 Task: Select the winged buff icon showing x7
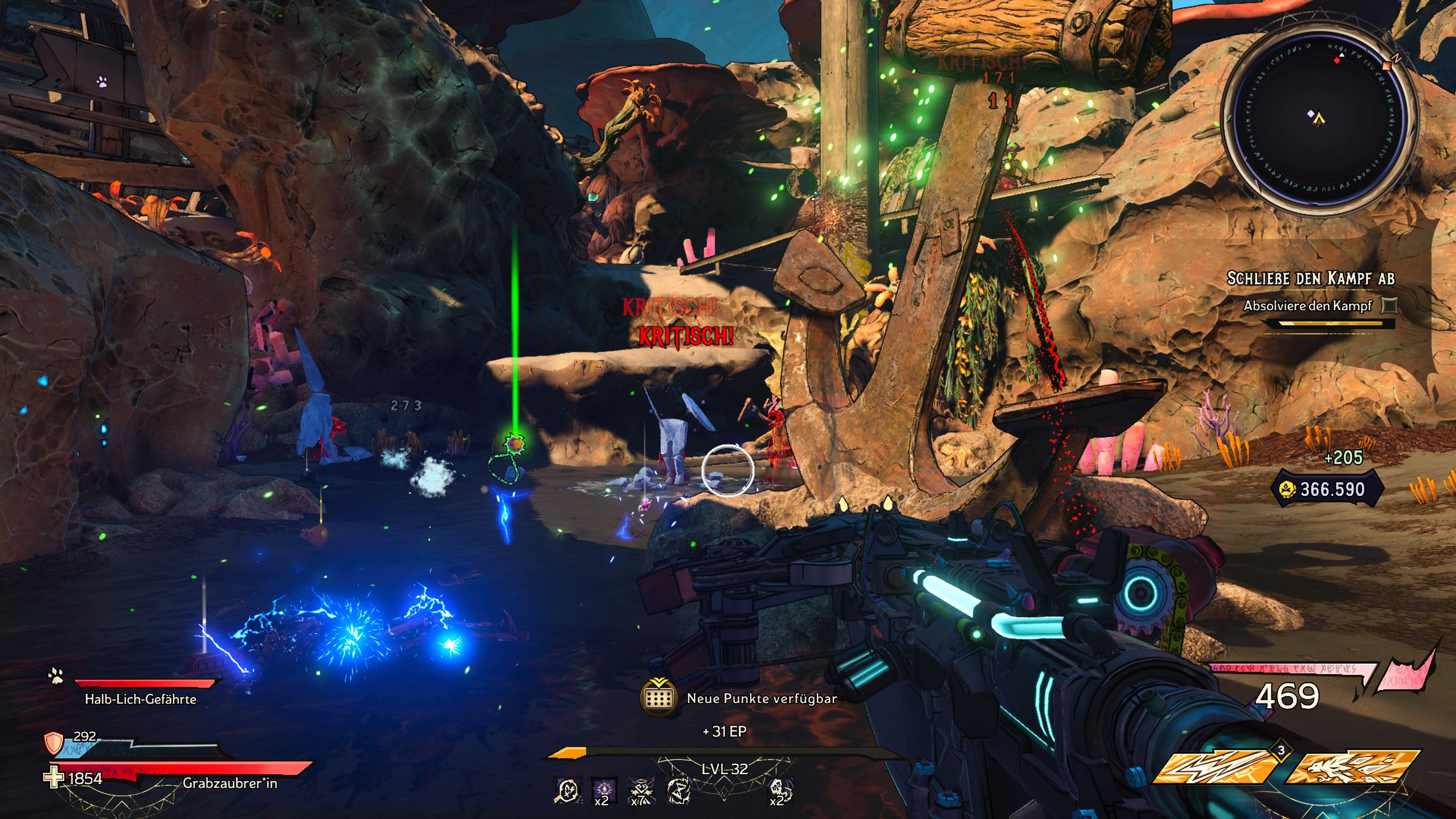click(642, 790)
